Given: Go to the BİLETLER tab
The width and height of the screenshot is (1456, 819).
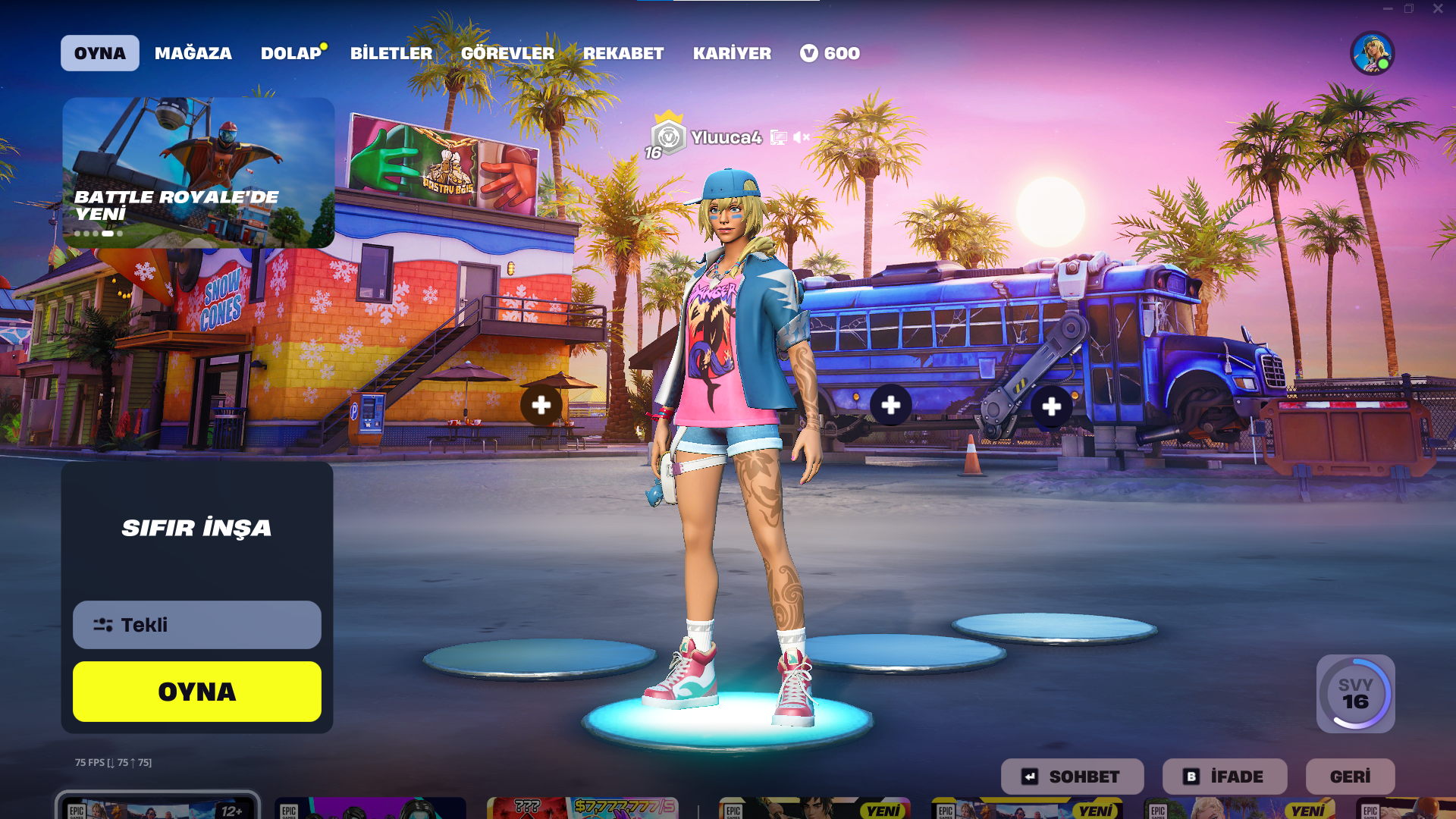Looking at the screenshot, I should click(391, 53).
